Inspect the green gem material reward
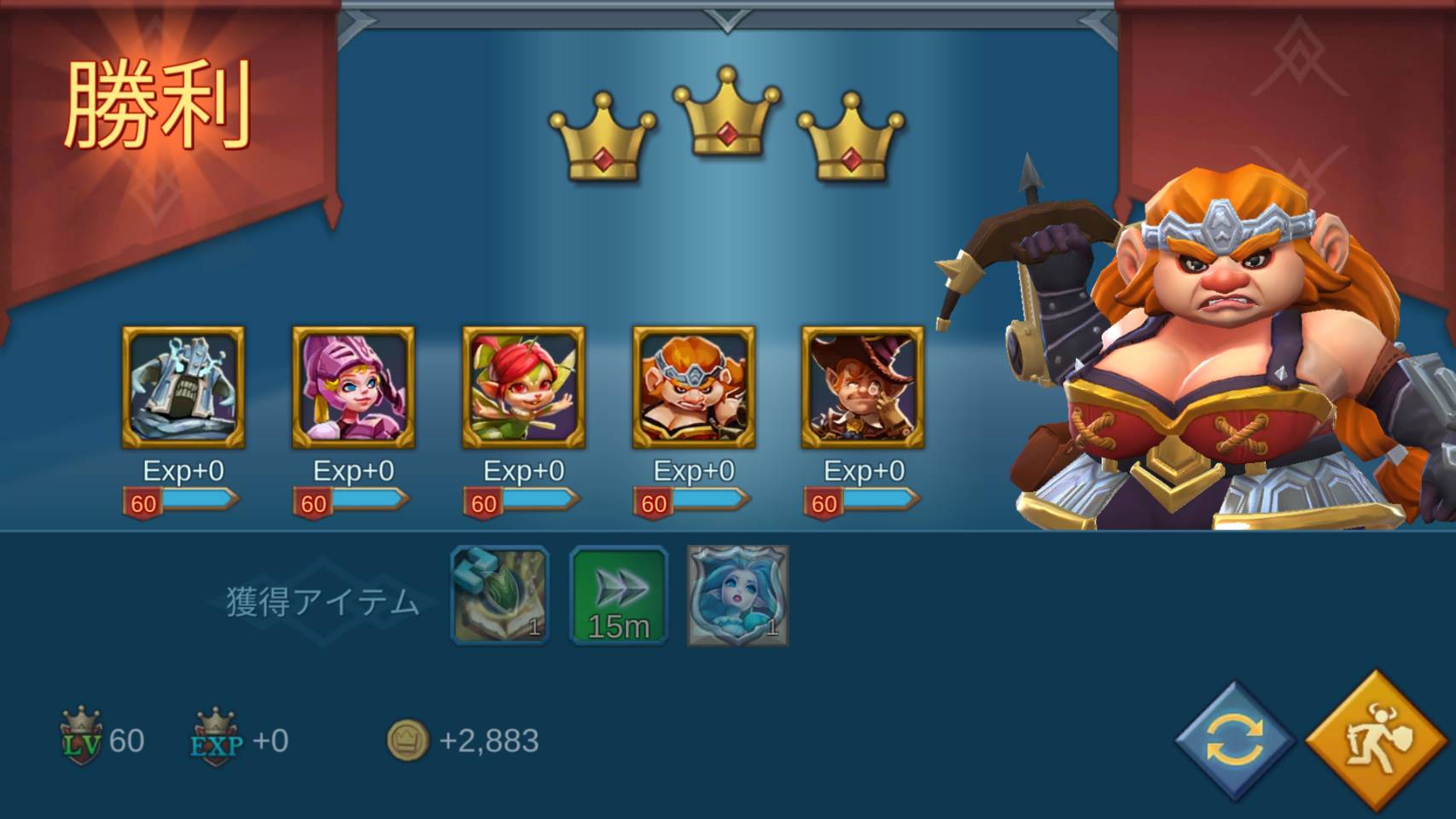Screen dimensions: 1456x819 click(x=499, y=595)
